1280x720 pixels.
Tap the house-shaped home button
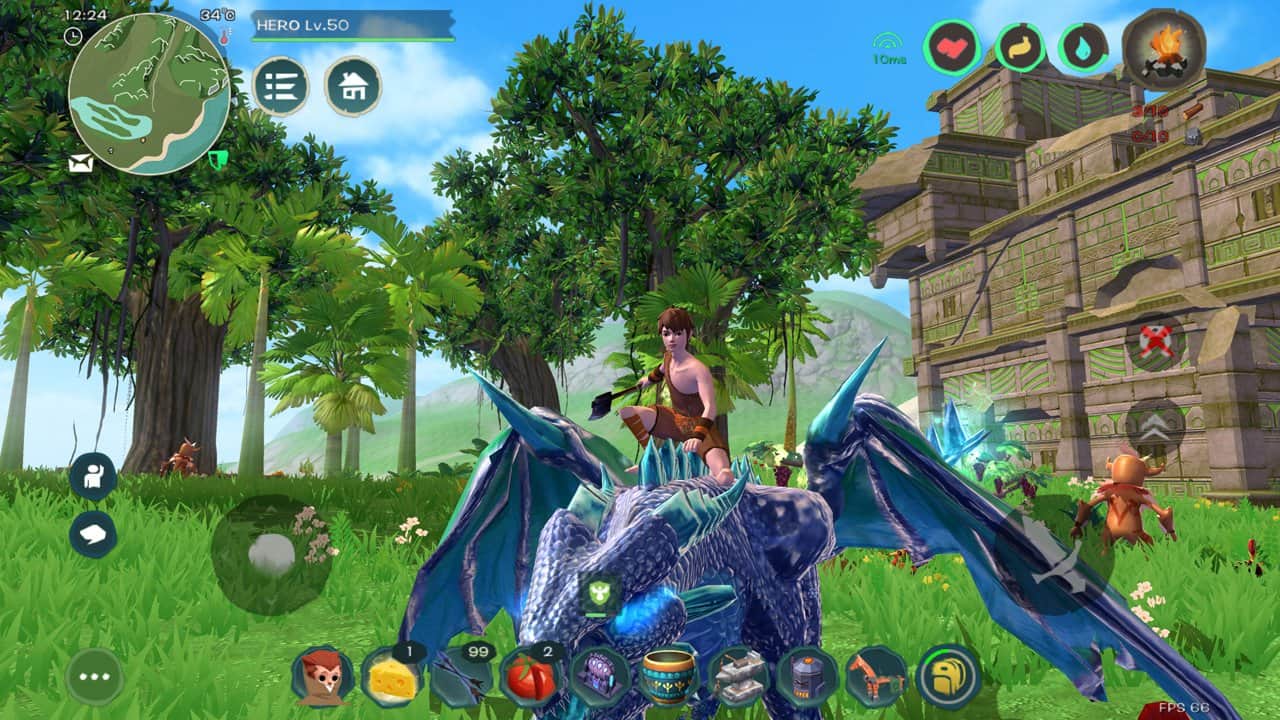(353, 86)
